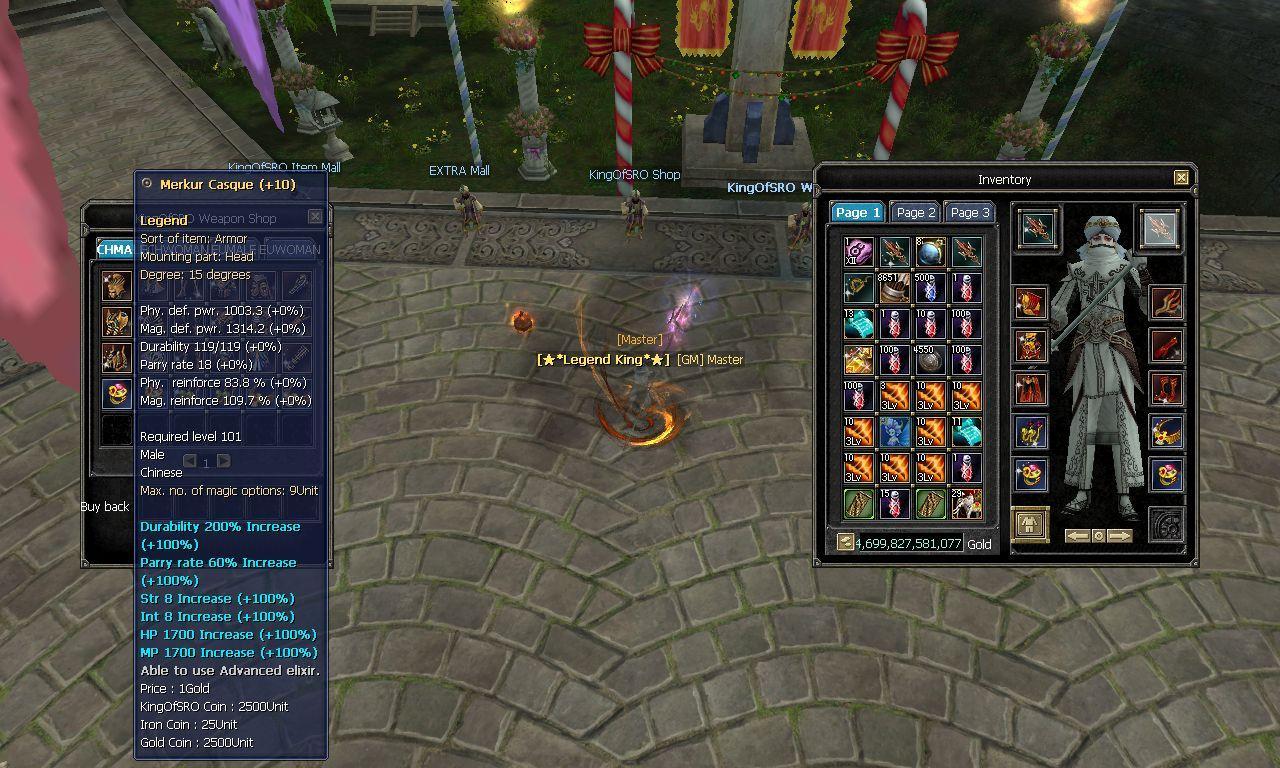
Task: Select the purple XIII item slot
Action: [858, 252]
